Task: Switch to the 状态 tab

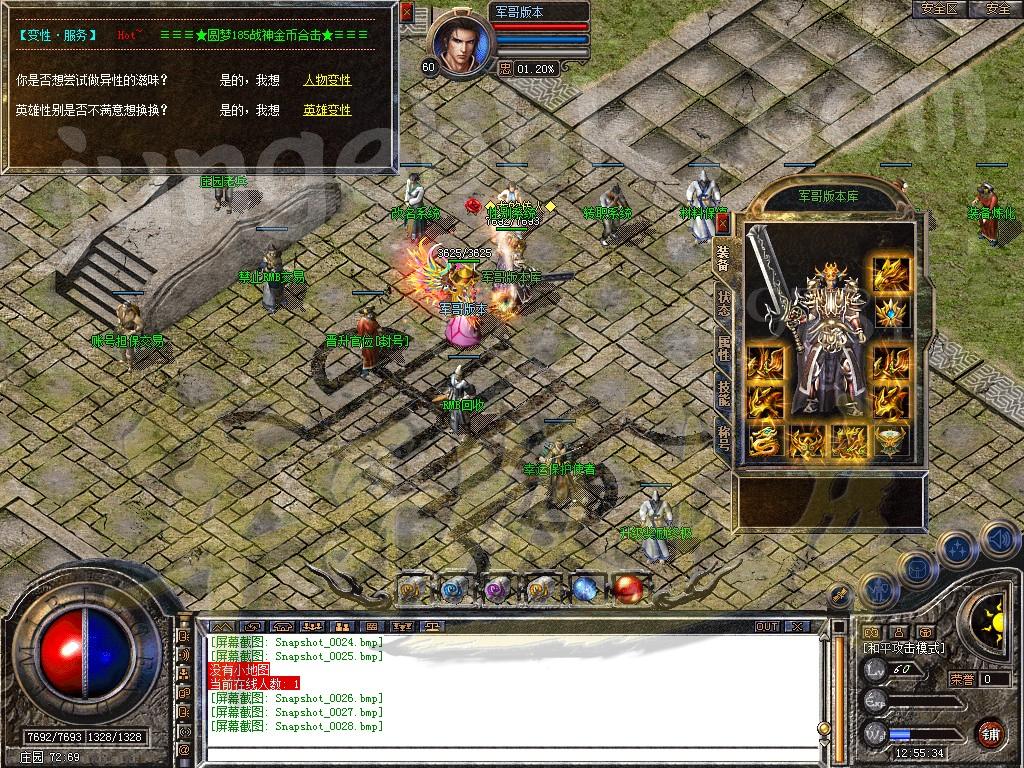Action: (723, 305)
